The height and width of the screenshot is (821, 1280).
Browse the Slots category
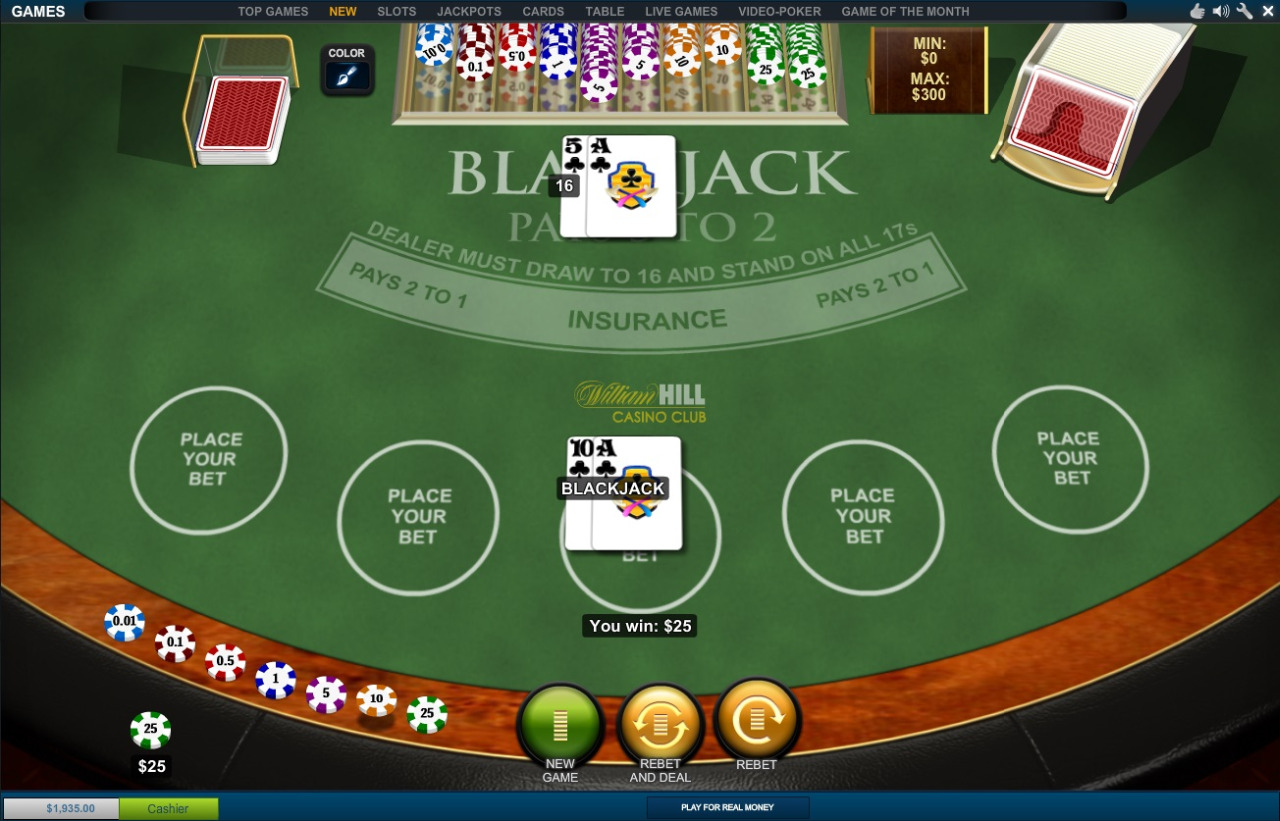point(397,12)
